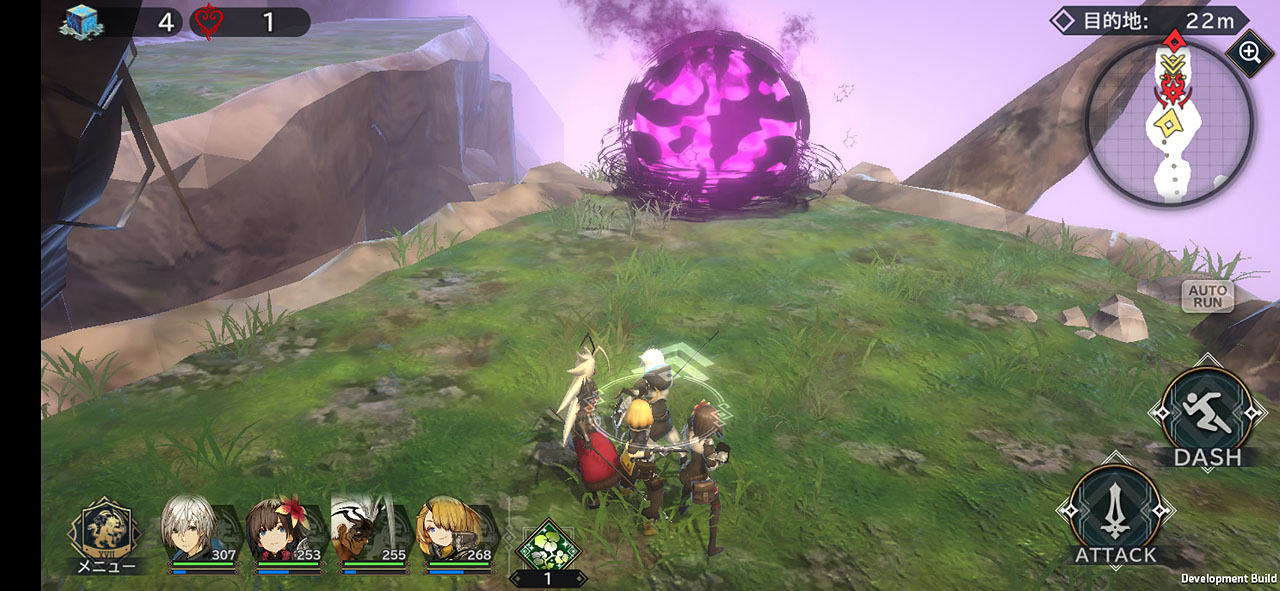Toggle AUTO RUN
Image resolution: width=1280 pixels, height=591 pixels.
click(1207, 295)
